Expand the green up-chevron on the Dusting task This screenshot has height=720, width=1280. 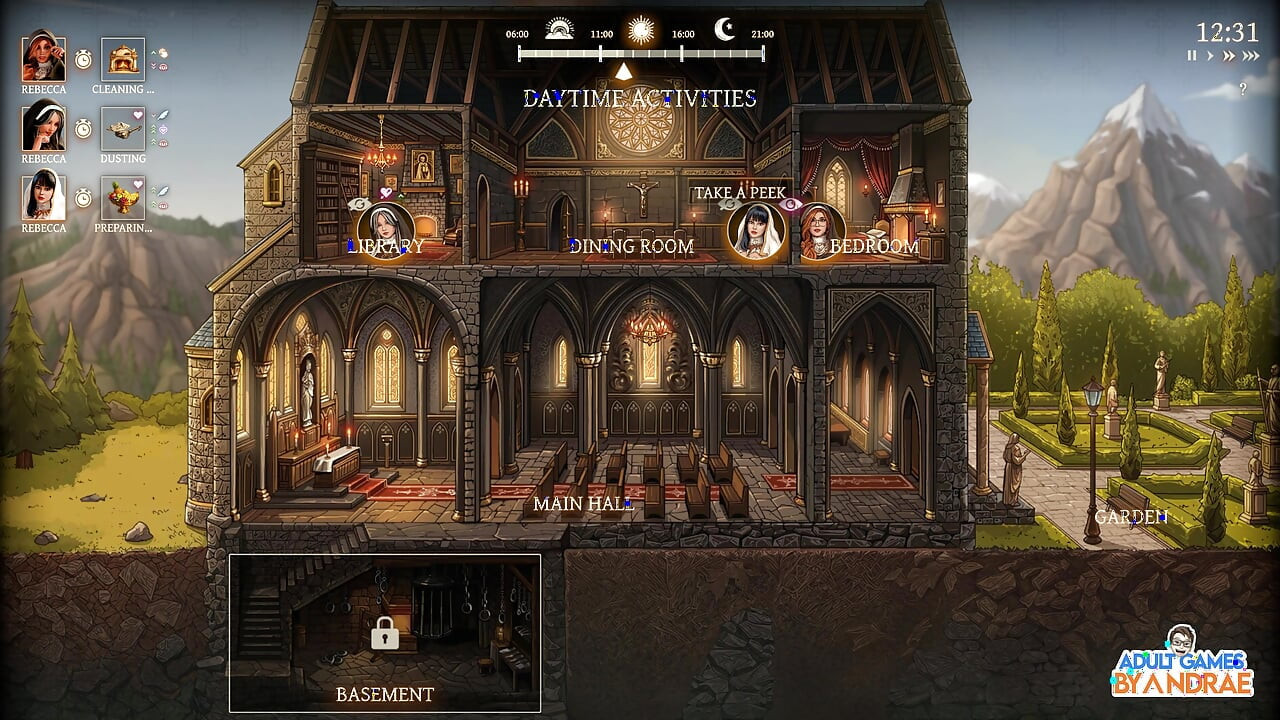click(153, 128)
